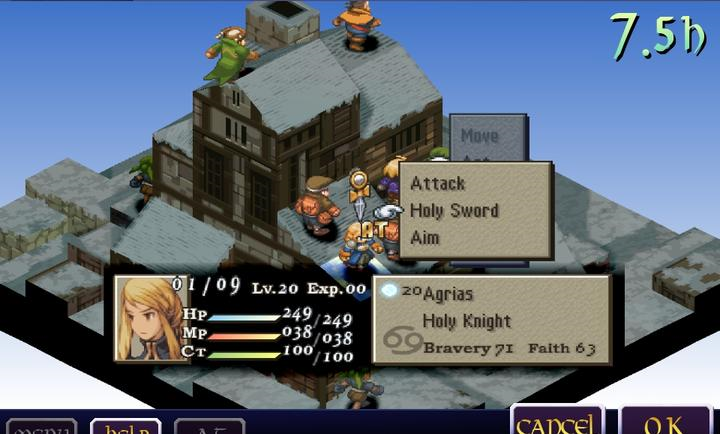Confirm with the OK button

[x=665, y=422]
